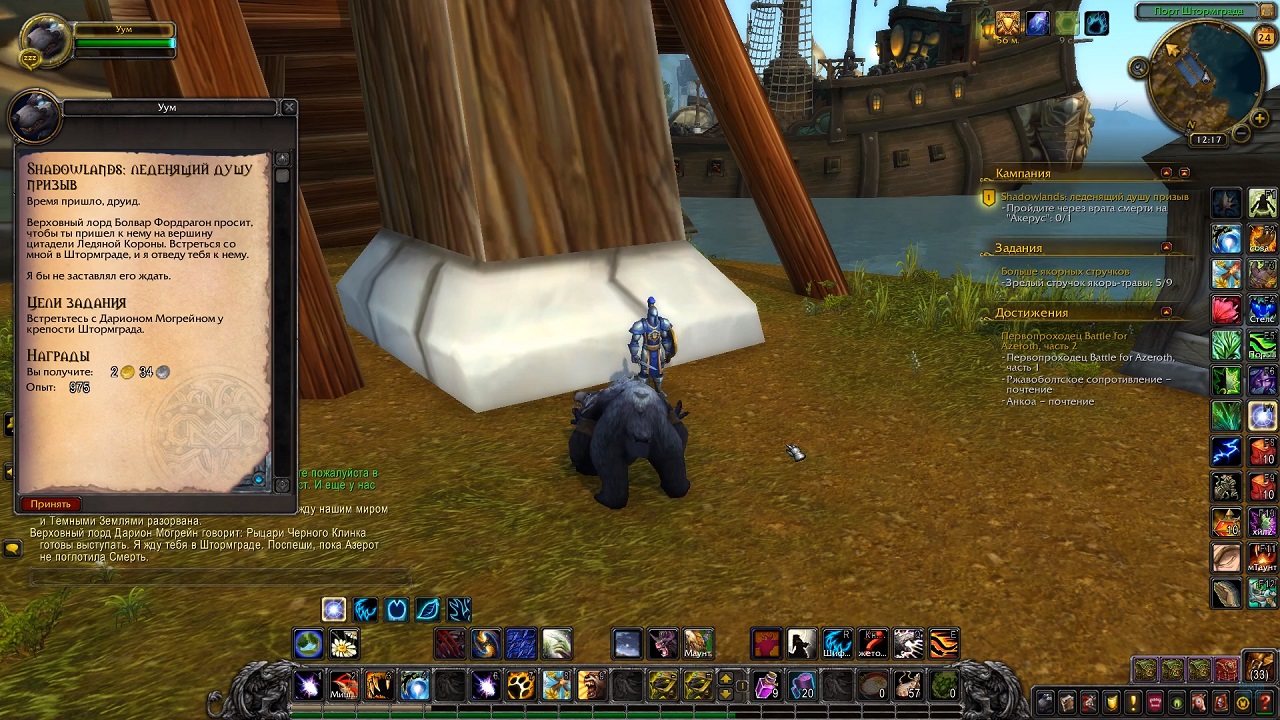Viewport: 1280px width, 720px height.
Task: Select the Shadowlands campaign quest in tracker
Action: pyautogui.click(x=1094, y=197)
